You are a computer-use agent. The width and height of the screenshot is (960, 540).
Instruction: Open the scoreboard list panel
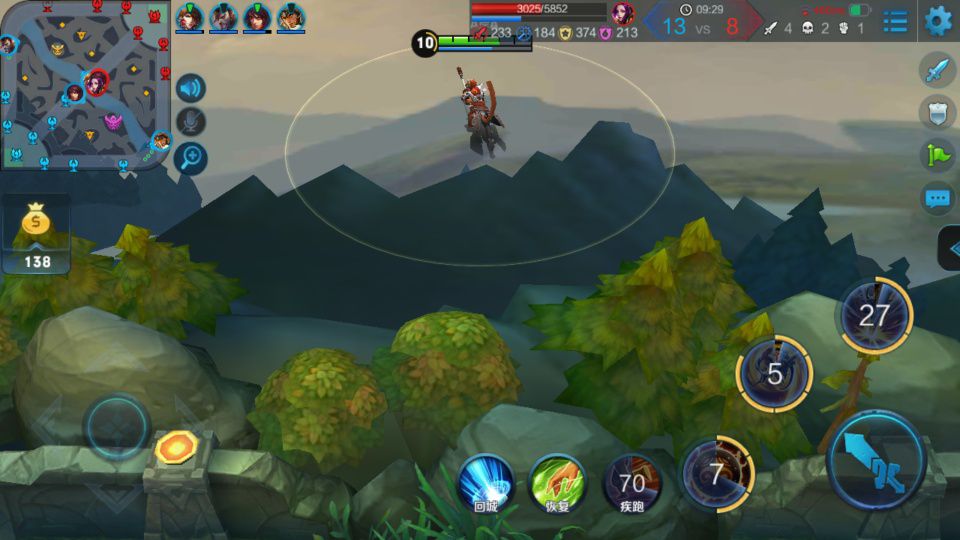click(x=895, y=21)
